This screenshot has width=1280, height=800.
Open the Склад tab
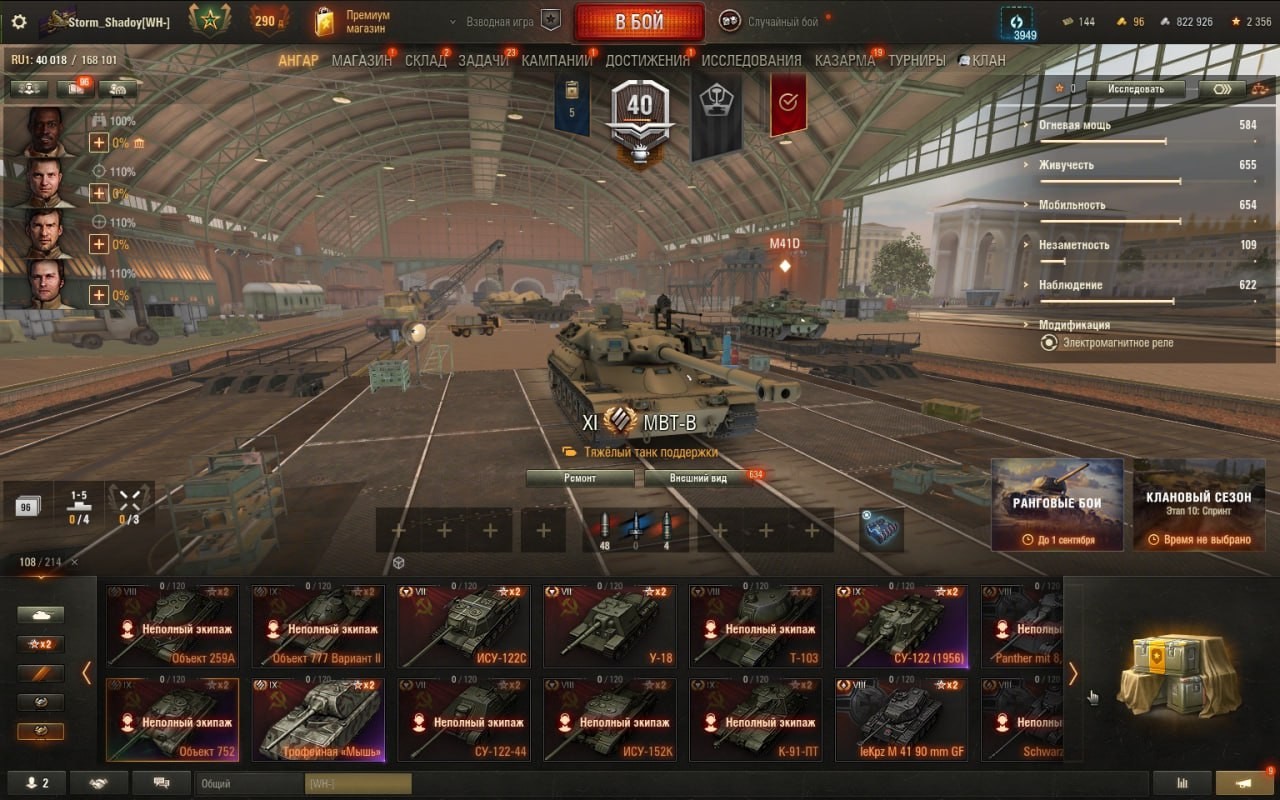click(425, 60)
